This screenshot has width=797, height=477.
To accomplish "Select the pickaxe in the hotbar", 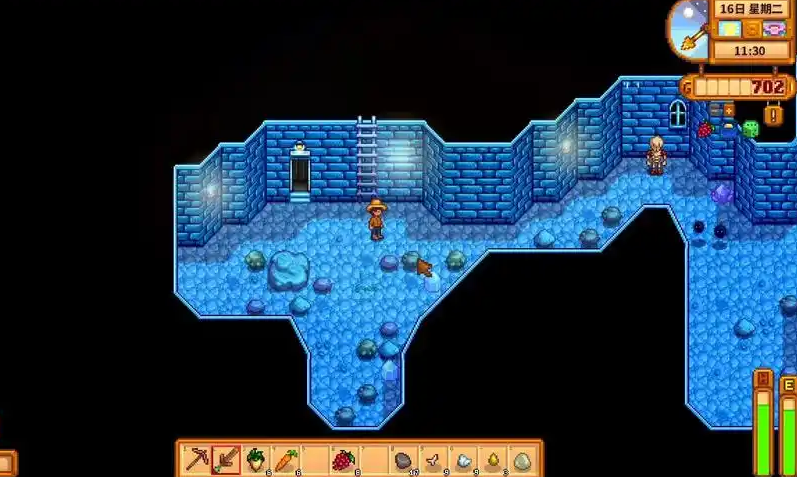I will click(198, 460).
